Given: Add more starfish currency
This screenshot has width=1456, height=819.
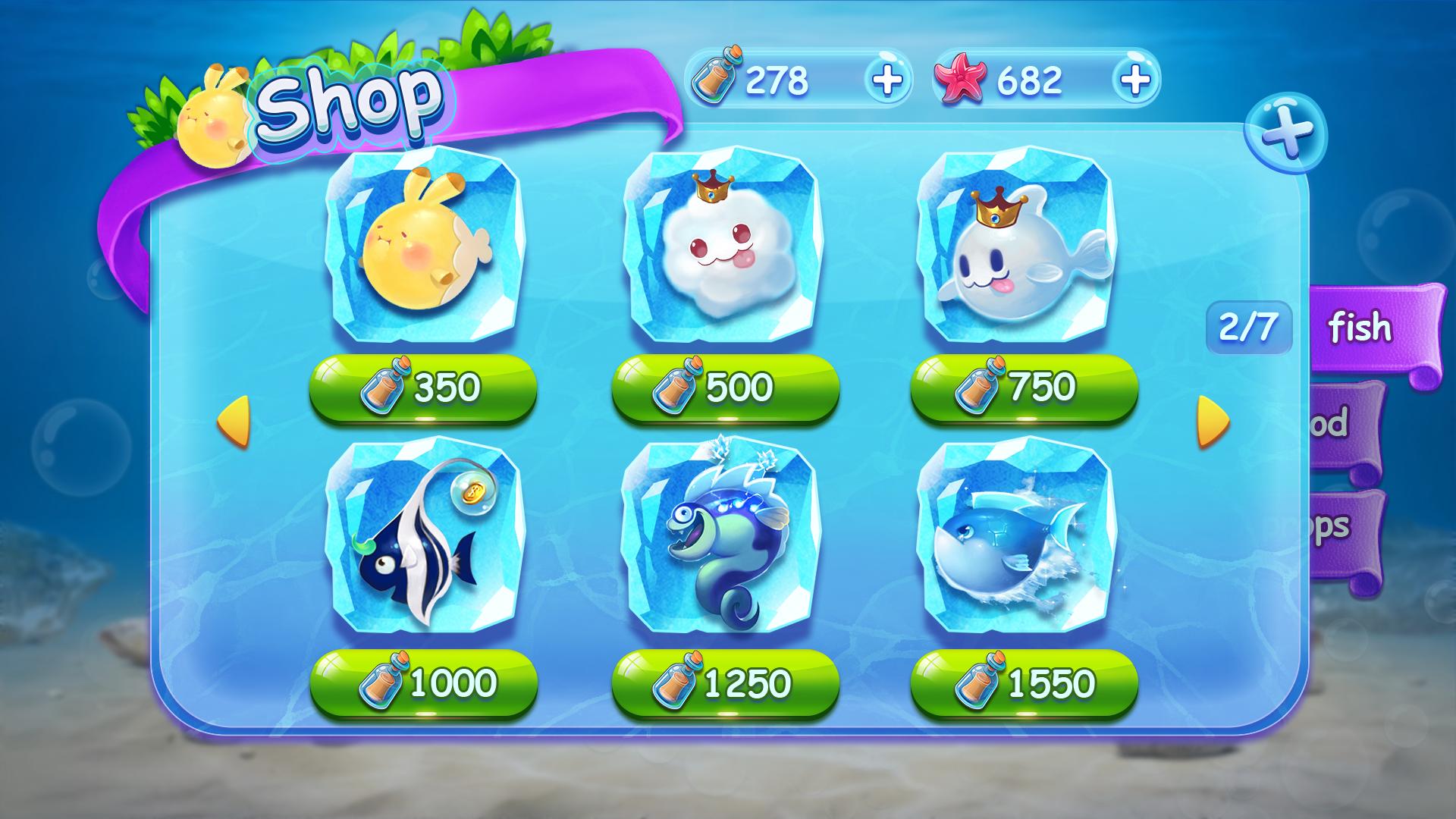Looking at the screenshot, I should coord(1134,78).
